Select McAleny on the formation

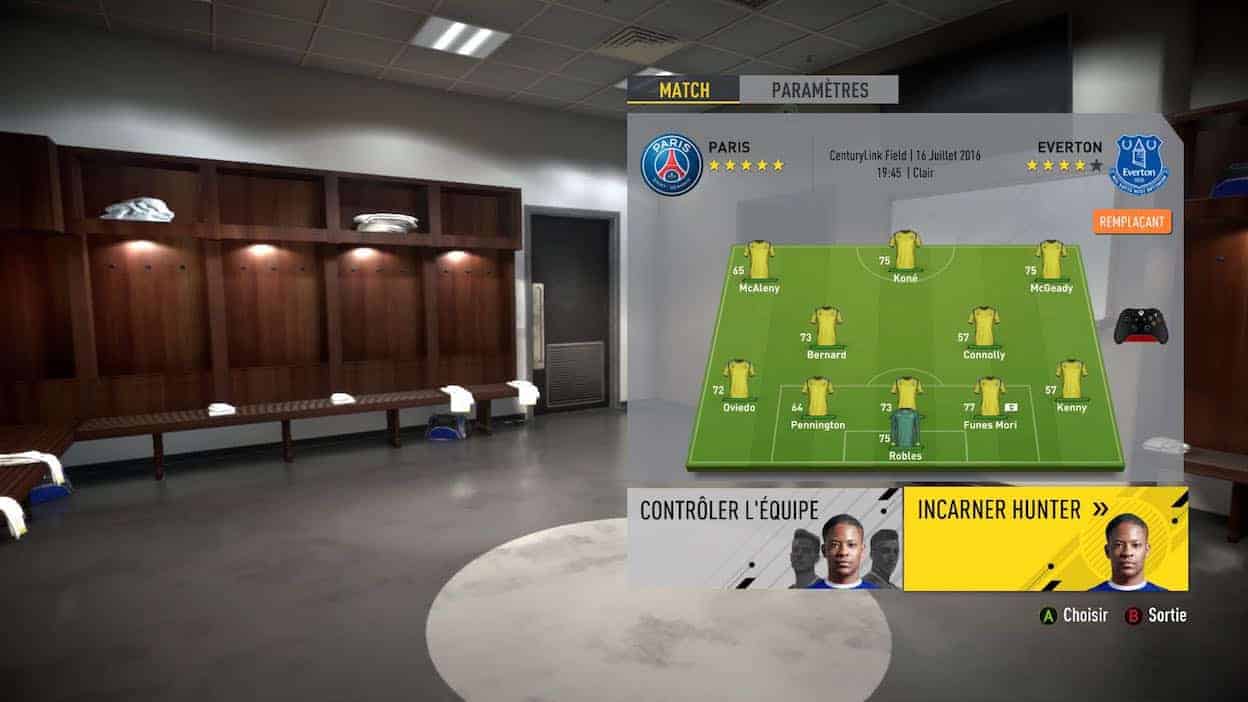tap(758, 261)
